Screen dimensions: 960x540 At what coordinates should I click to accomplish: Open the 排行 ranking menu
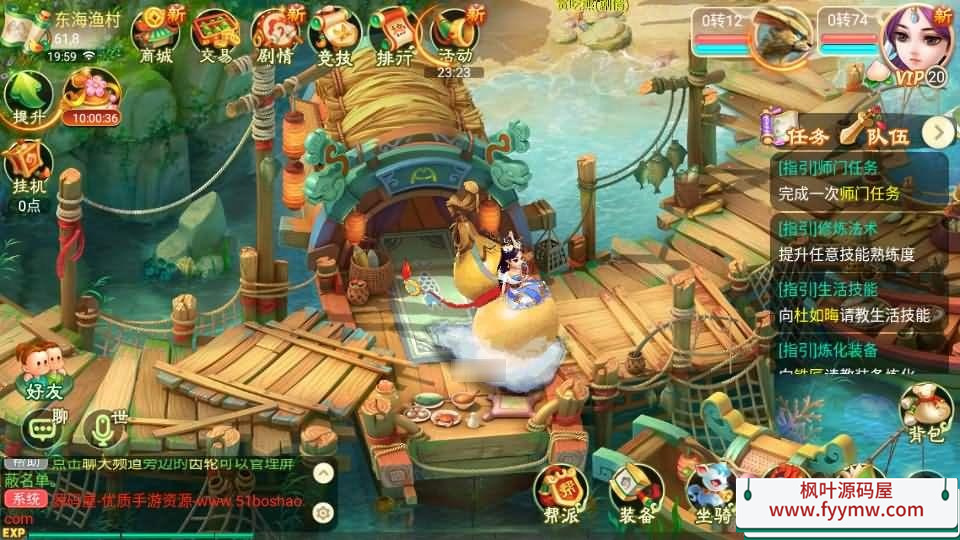click(x=394, y=35)
